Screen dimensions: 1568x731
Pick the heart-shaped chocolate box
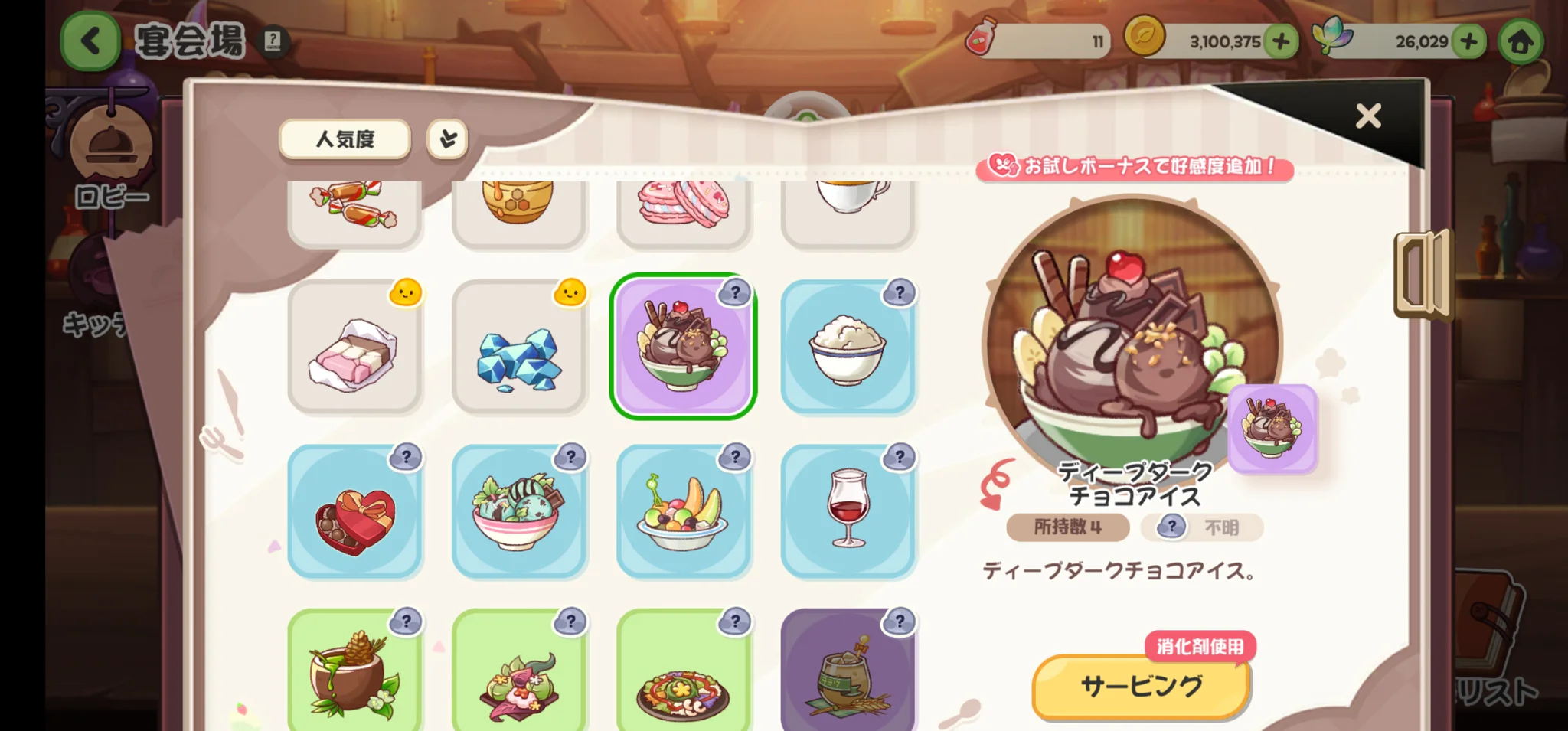tap(354, 511)
